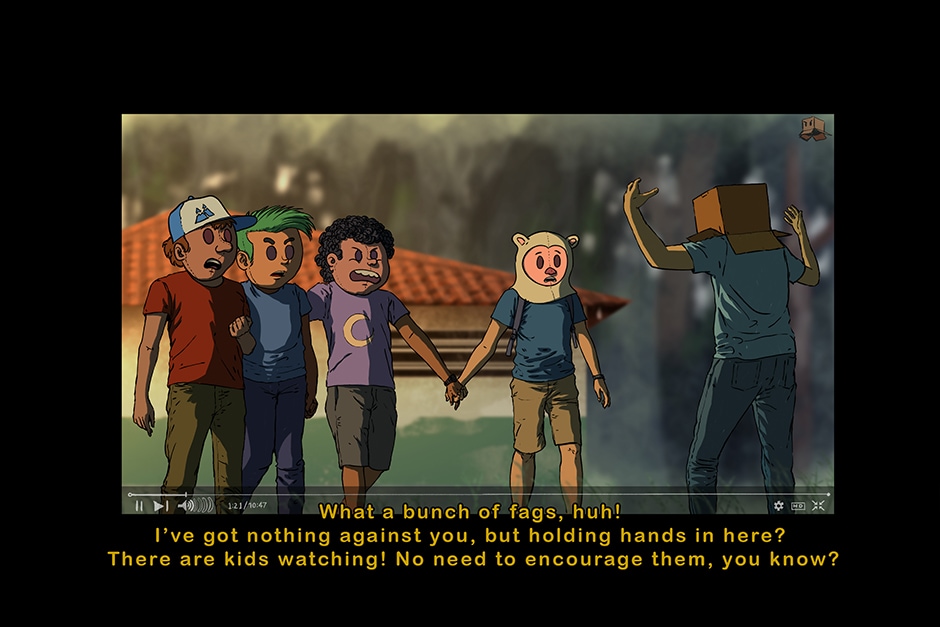The height and width of the screenshot is (627, 940).
Task: Skip to the next video
Action: coord(160,506)
